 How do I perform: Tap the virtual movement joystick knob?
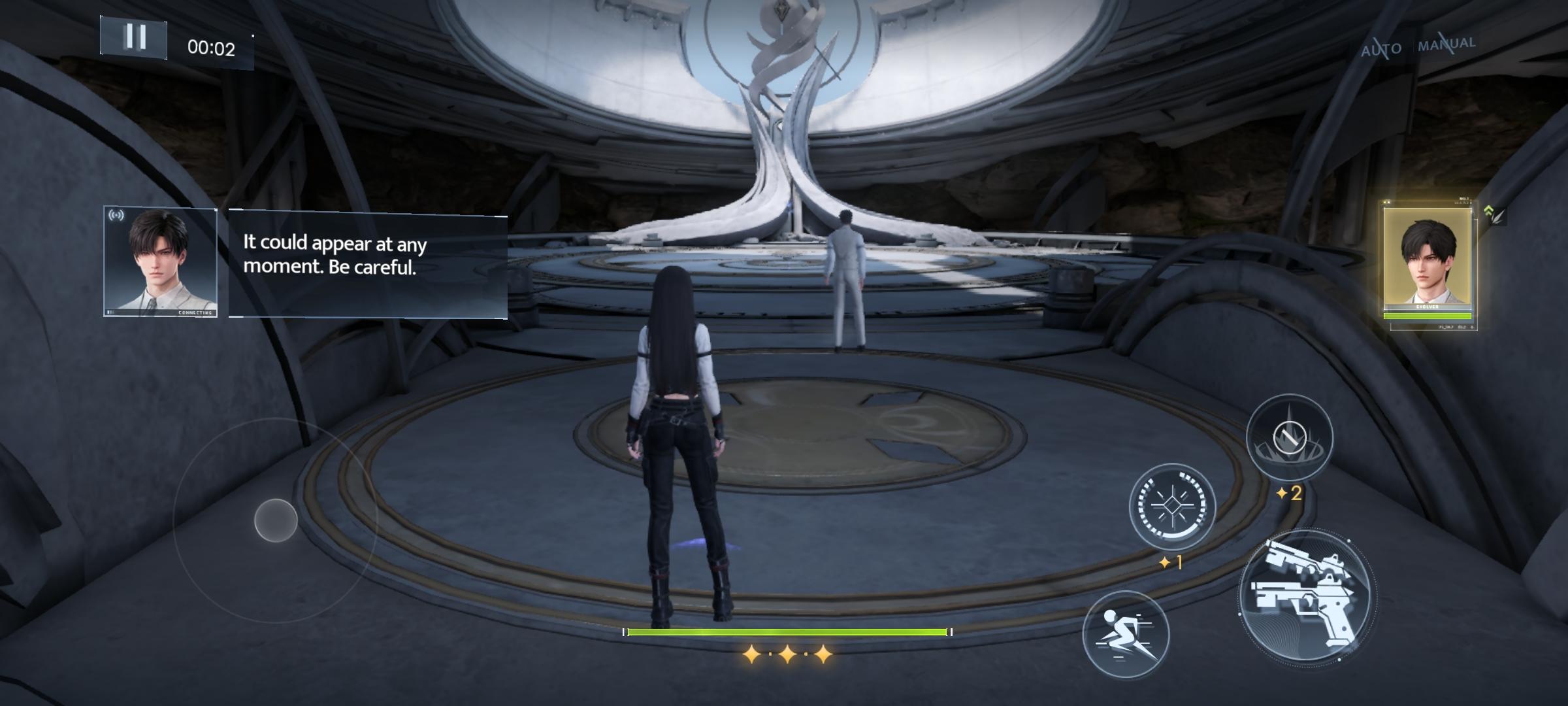coord(276,520)
